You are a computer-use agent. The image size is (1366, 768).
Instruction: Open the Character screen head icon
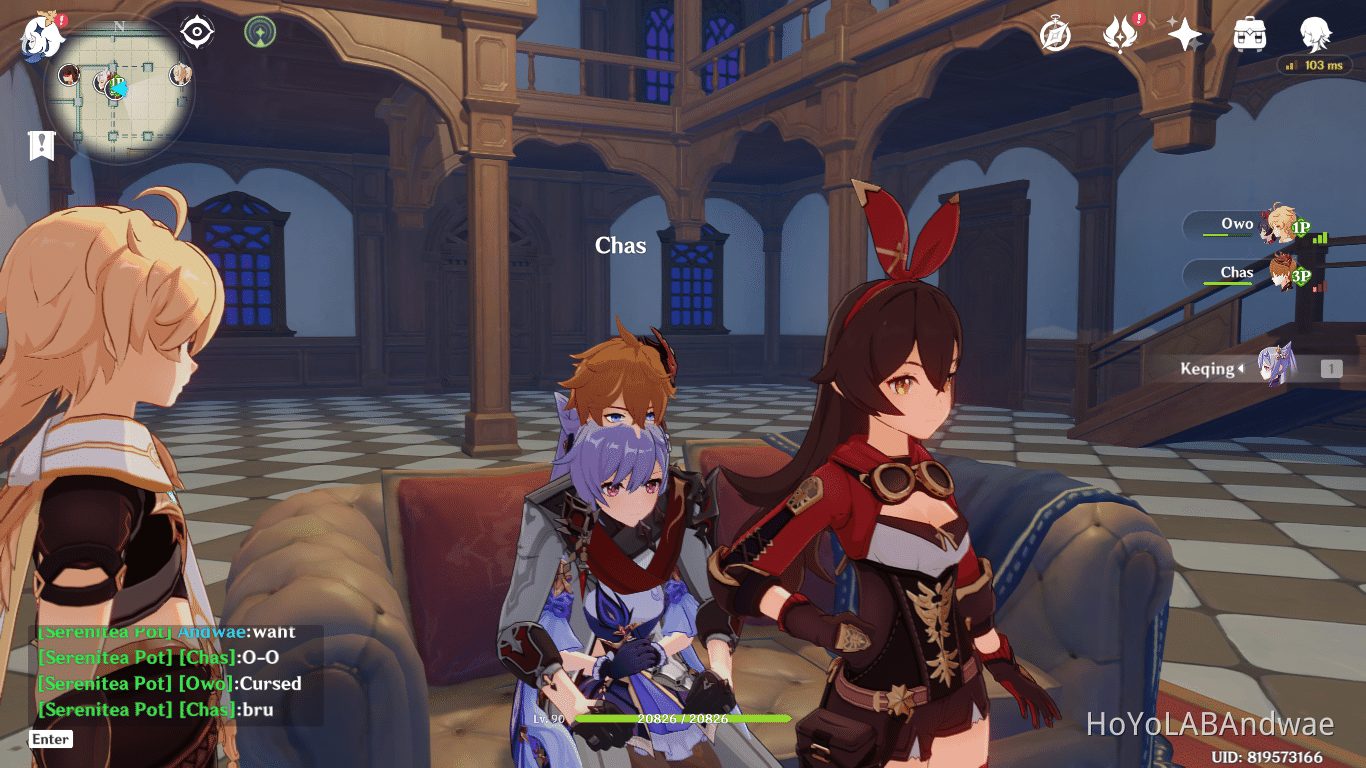tap(1318, 33)
